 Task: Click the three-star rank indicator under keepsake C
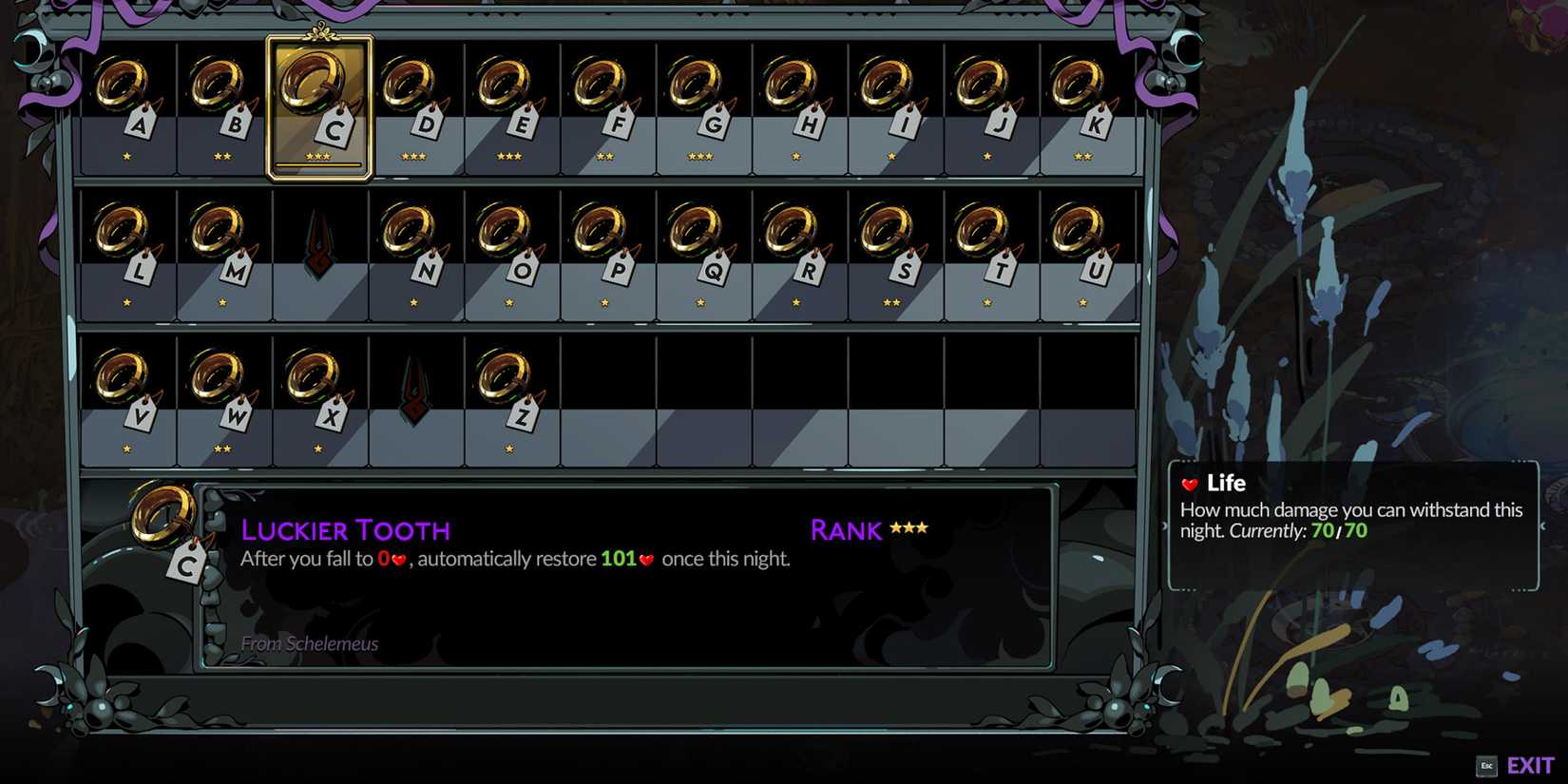(x=320, y=157)
